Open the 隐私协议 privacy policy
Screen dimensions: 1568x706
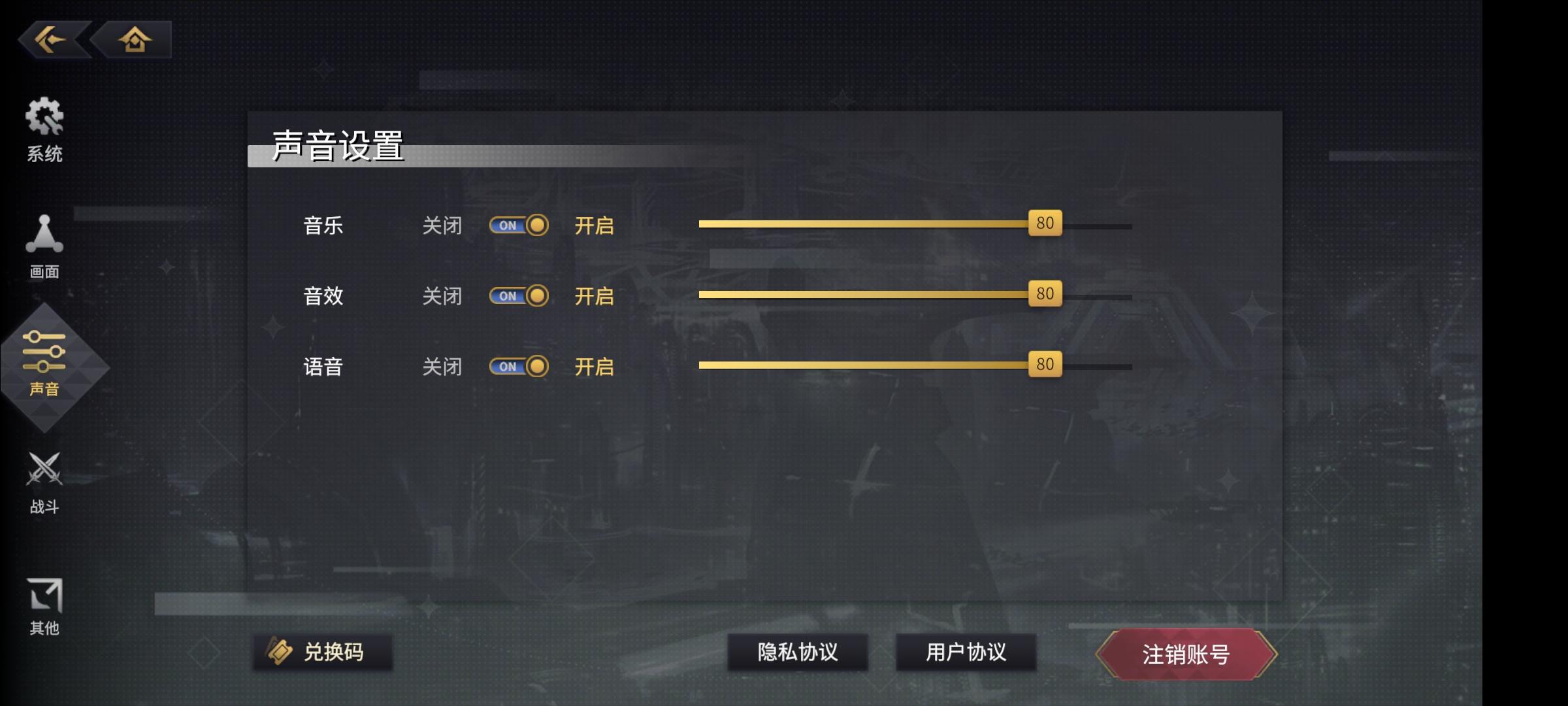[x=798, y=652]
